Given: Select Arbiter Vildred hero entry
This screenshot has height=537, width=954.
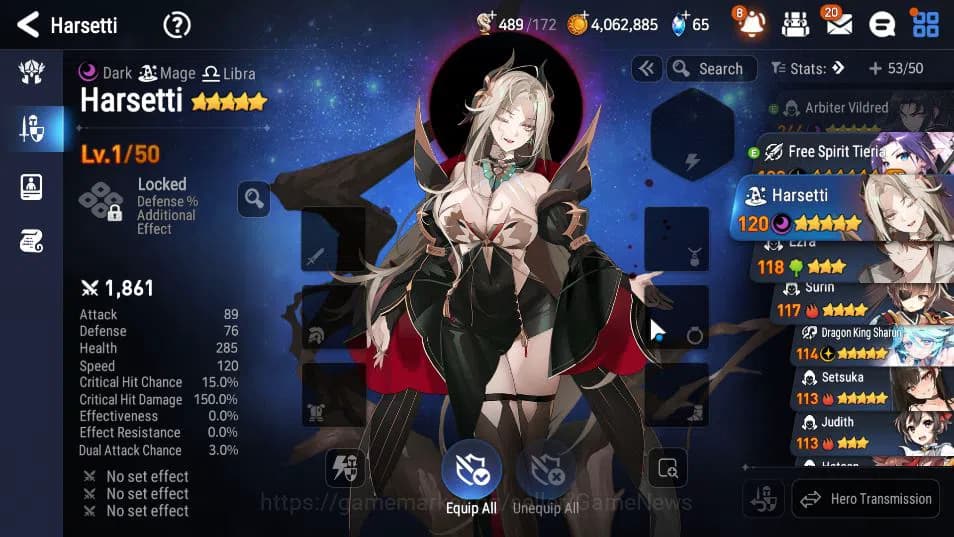Looking at the screenshot, I should pos(850,109).
